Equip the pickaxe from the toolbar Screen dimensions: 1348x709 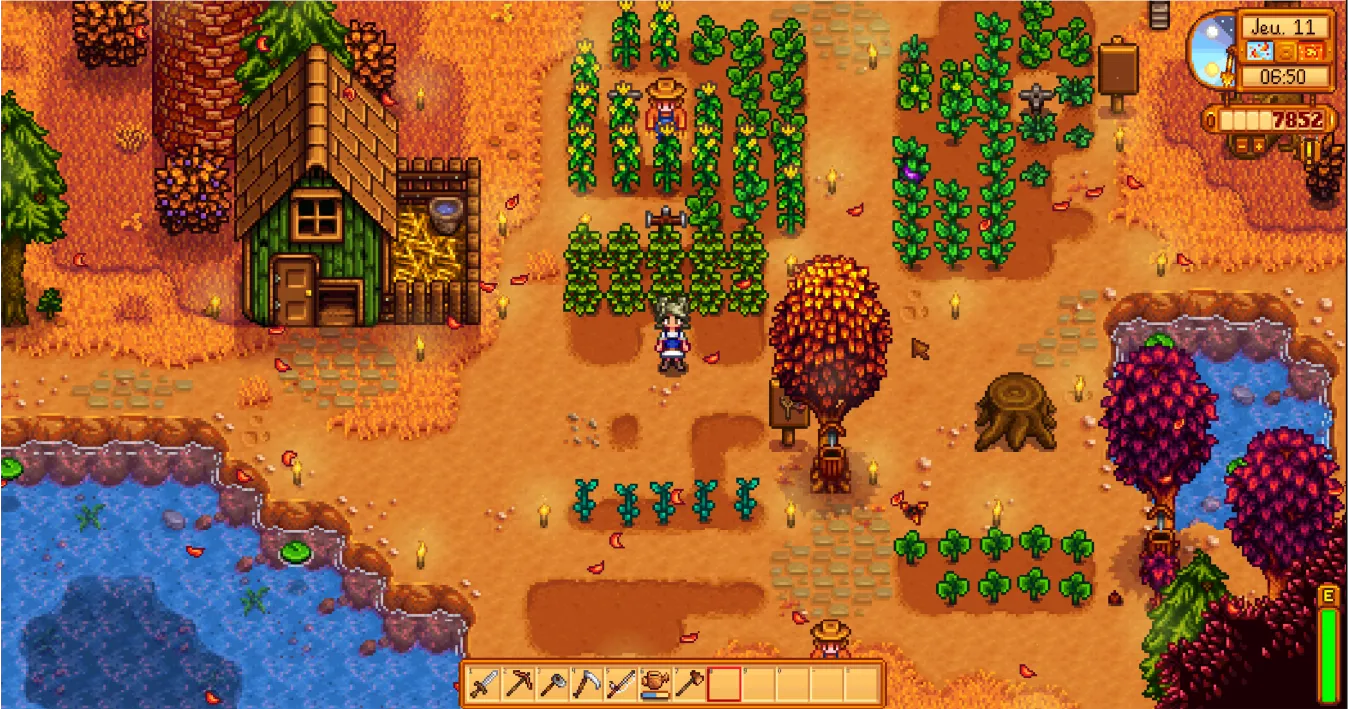point(519,684)
